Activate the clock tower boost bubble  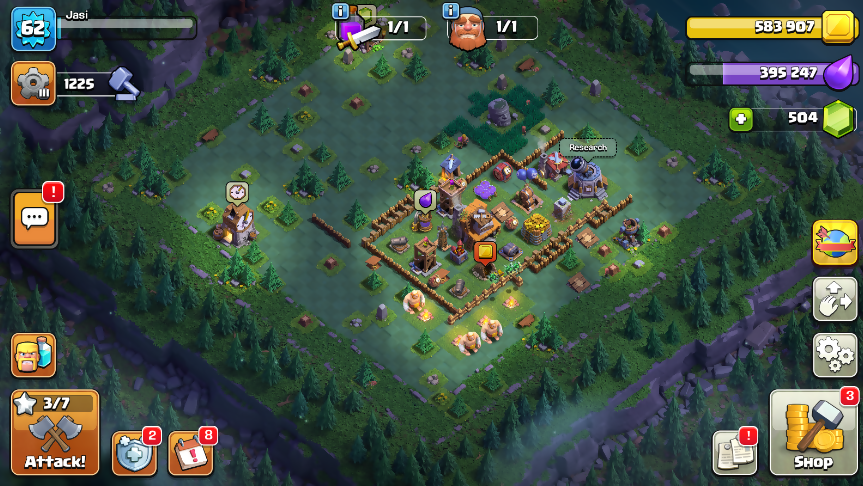[x=237, y=191]
